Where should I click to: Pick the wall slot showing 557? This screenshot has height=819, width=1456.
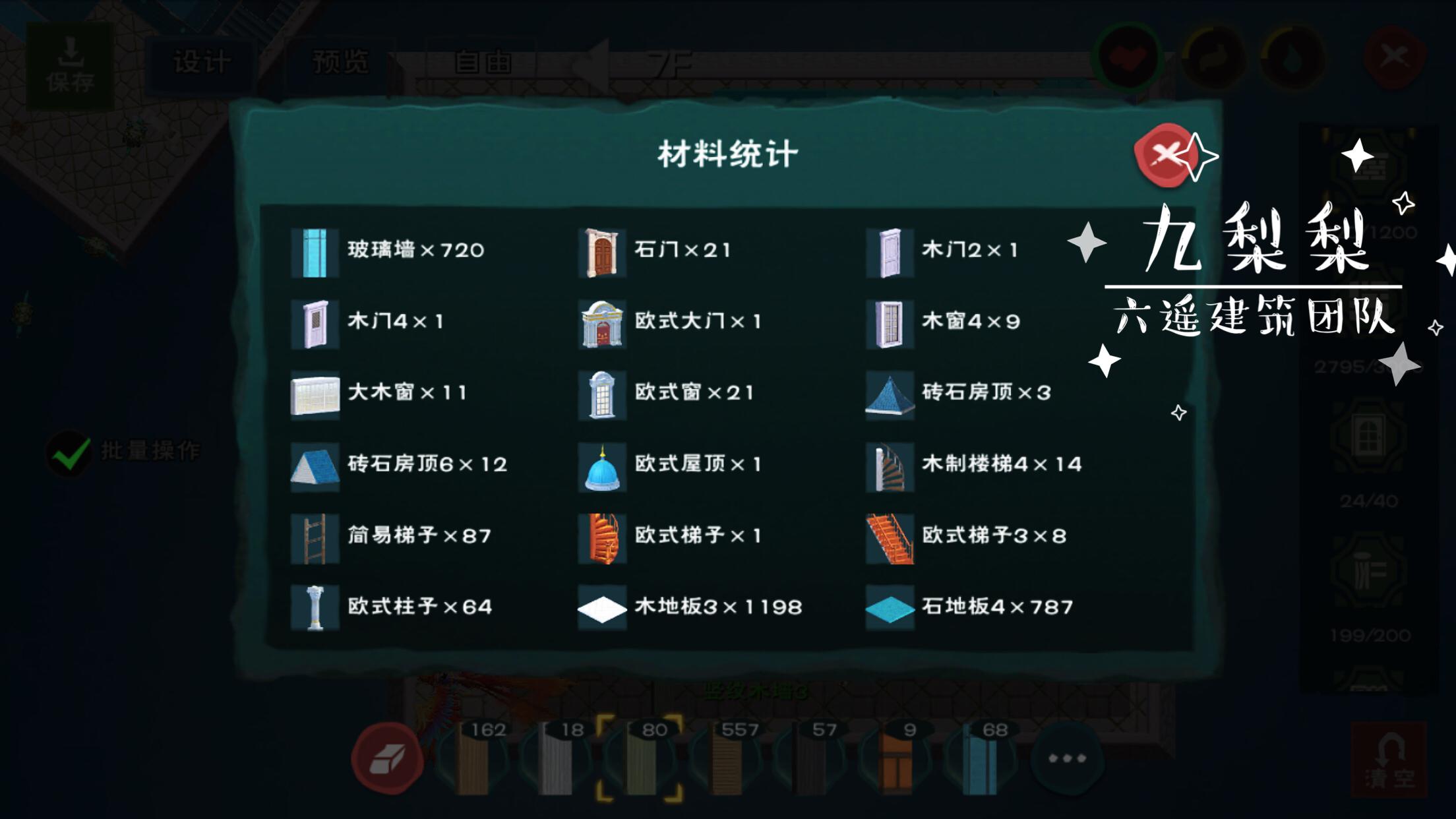[x=728, y=758]
